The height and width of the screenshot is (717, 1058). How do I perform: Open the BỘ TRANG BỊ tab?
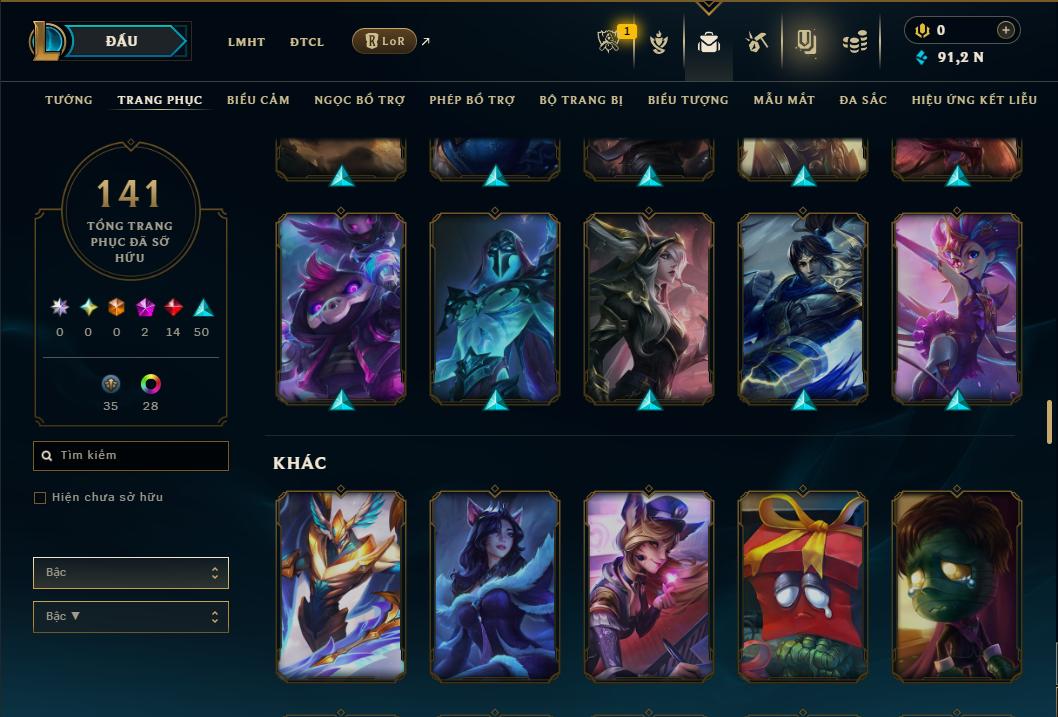click(x=581, y=100)
